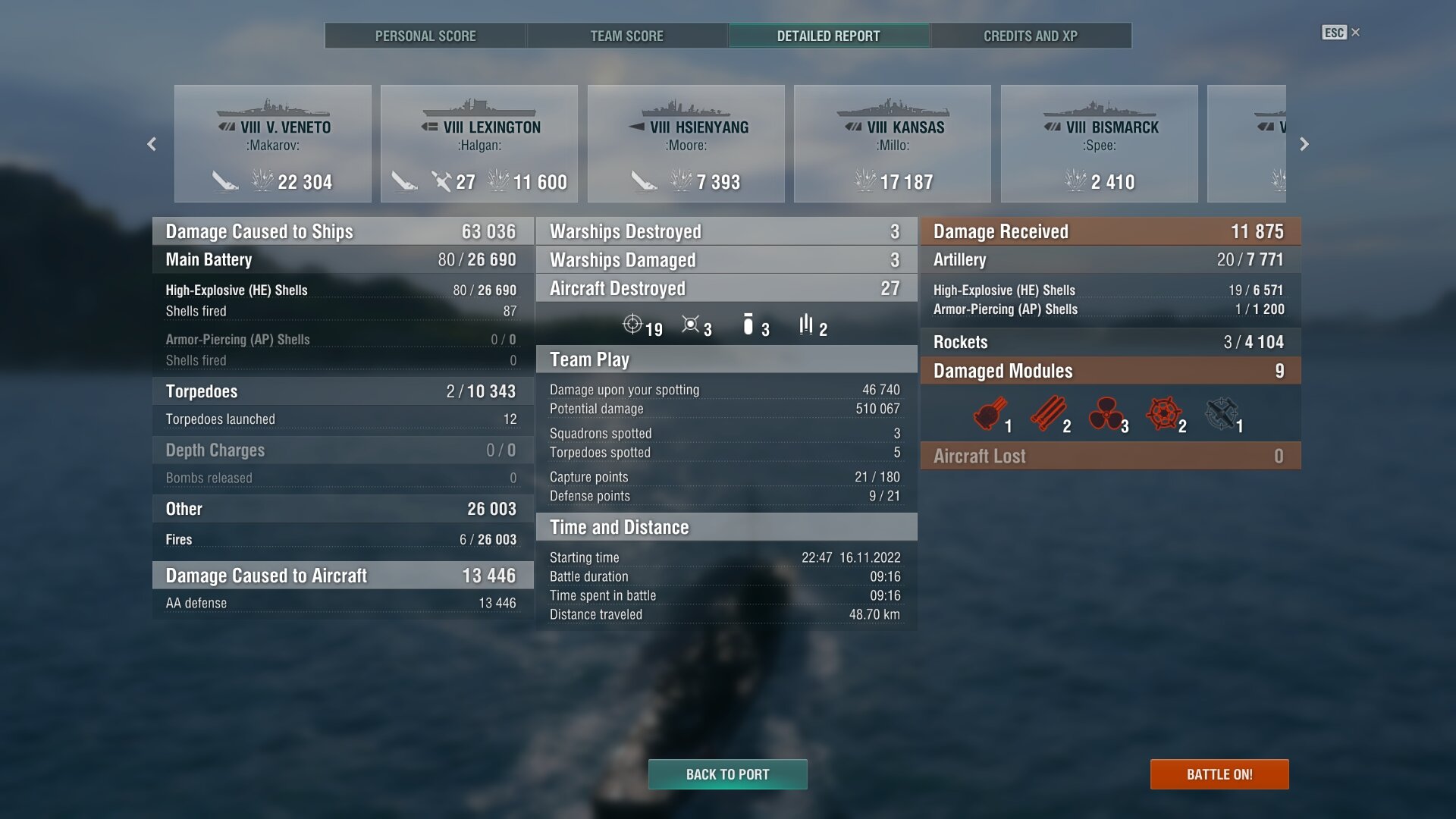Show more ships with the right arrow
The image size is (1456, 819).
pos(1304,144)
